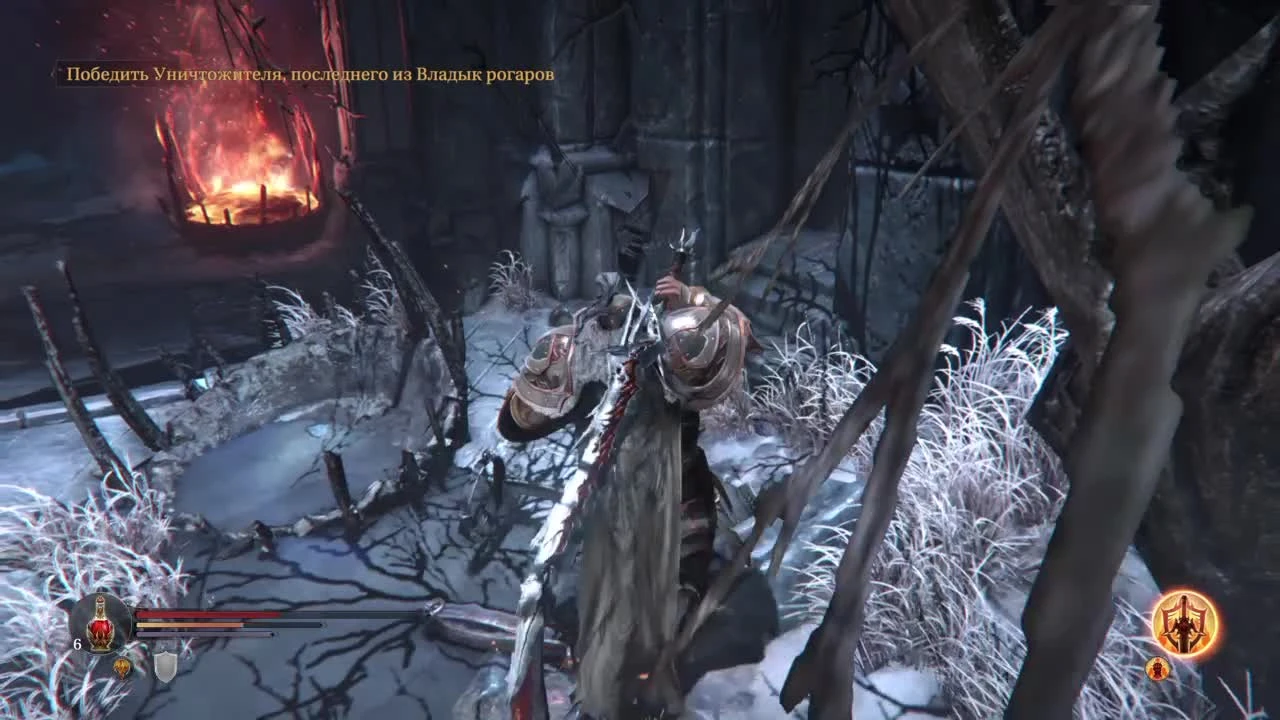1280x720 pixels.
Task: Click the blue mana bar
Action: [205, 633]
